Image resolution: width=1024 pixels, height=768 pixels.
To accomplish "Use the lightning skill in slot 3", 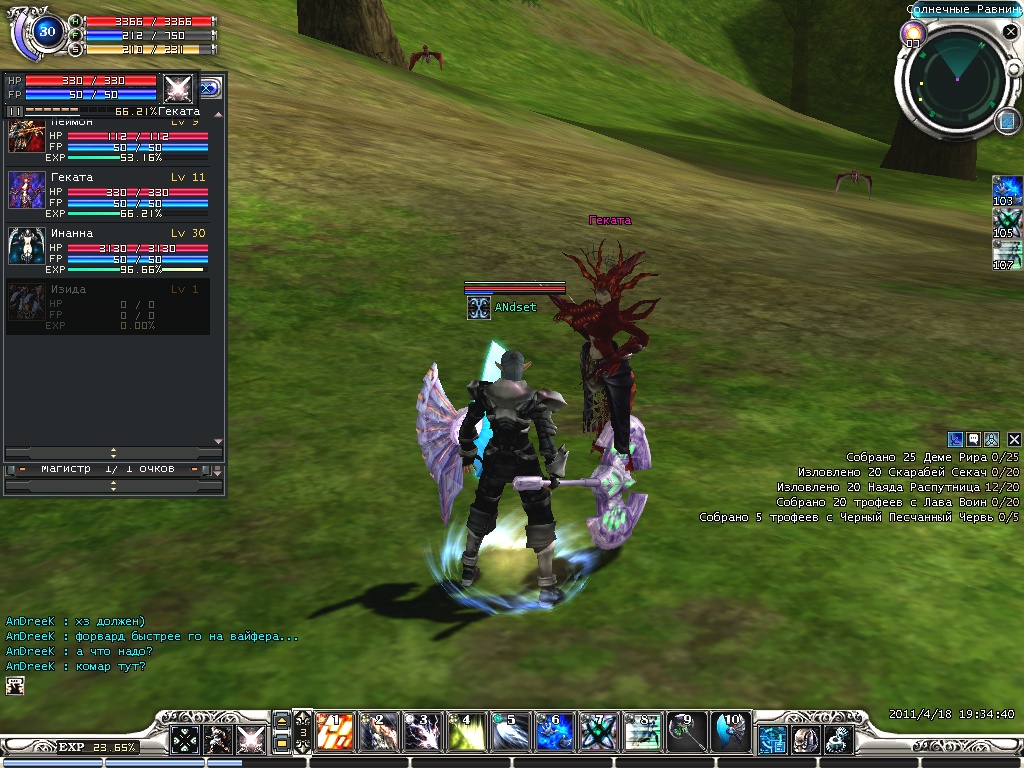I will (419, 733).
